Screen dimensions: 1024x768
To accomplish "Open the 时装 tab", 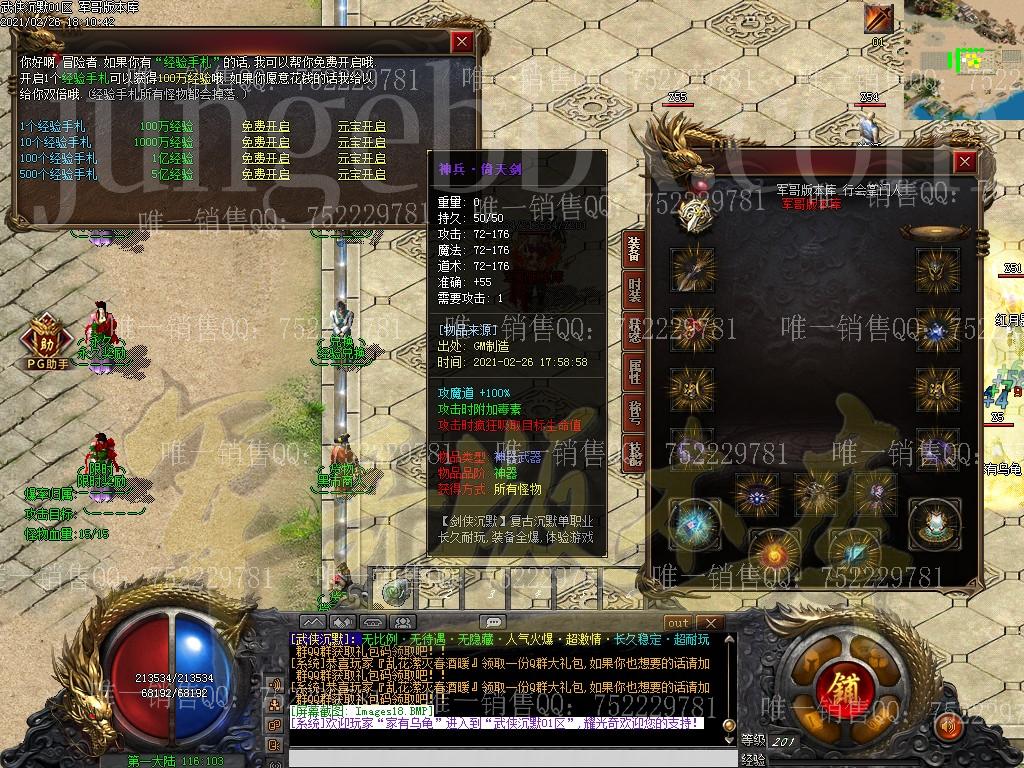I will click(x=634, y=291).
